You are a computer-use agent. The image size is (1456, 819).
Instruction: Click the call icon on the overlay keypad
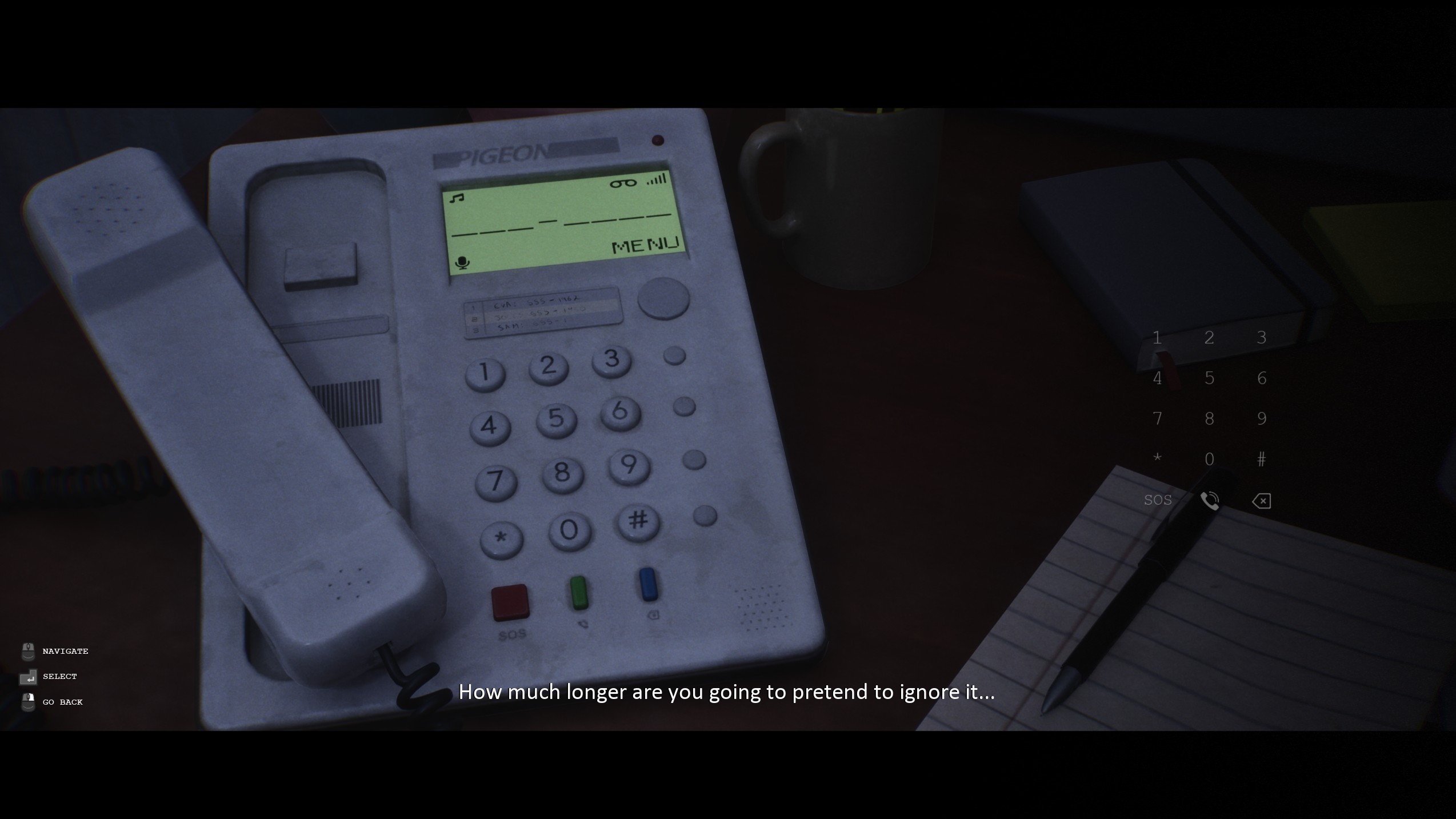click(1210, 500)
